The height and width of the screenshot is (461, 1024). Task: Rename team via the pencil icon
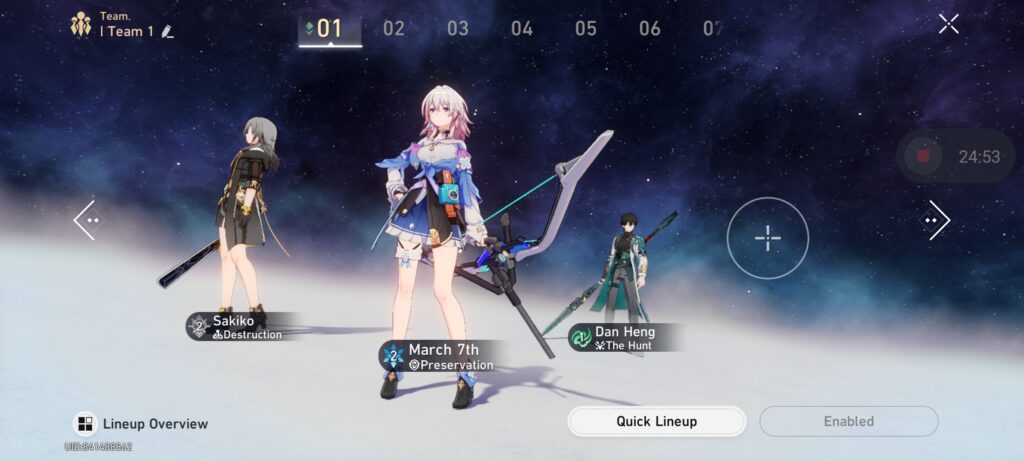click(x=168, y=31)
